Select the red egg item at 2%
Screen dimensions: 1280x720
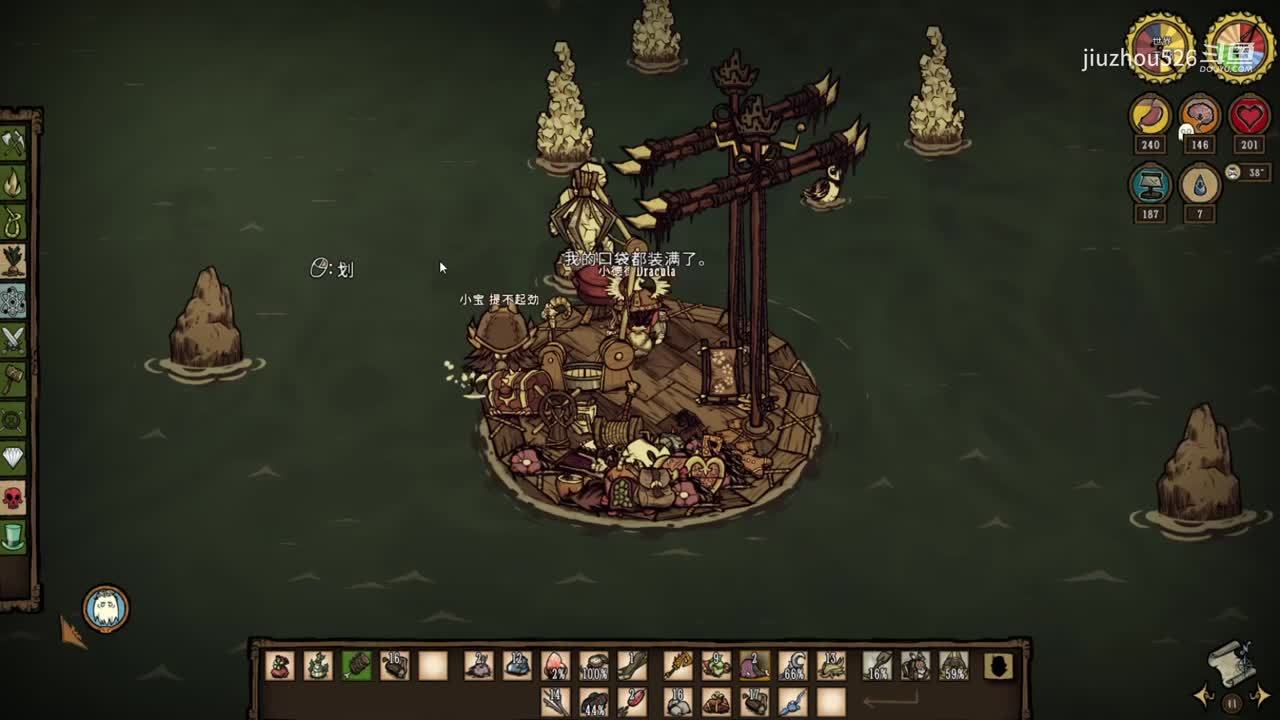pos(555,665)
